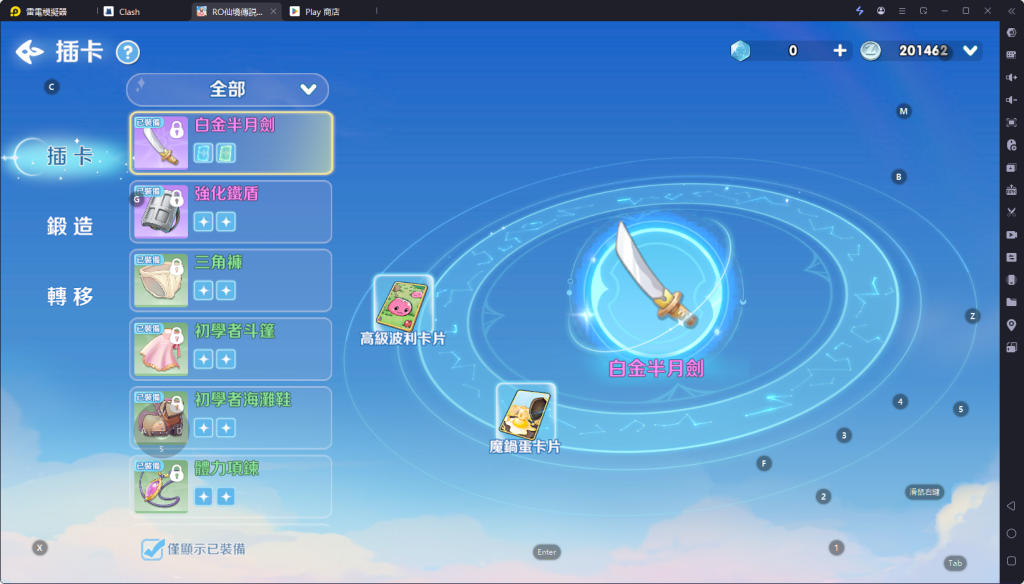Close the emulator window
Image resolution: width=1024 pixels, height=584 pixels.
988,11
